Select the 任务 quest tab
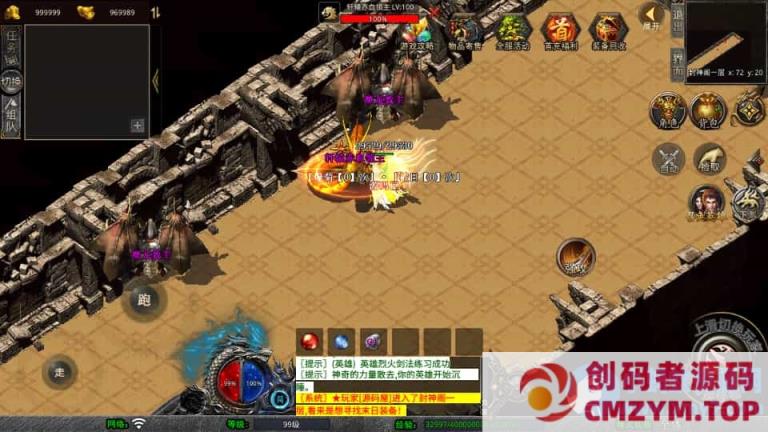 click(x=11, y=44)
